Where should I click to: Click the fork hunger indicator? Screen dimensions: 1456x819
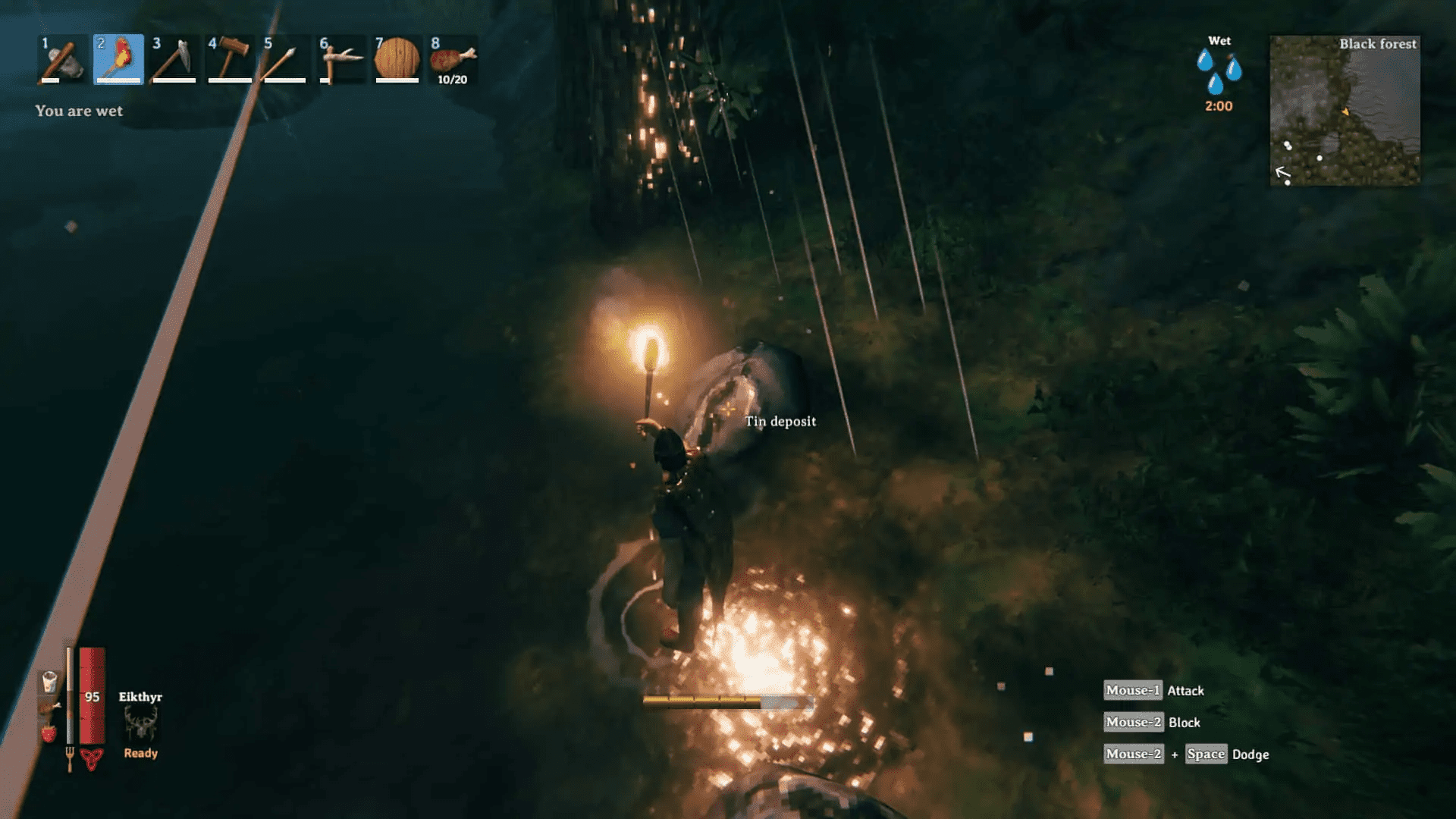[x=70, y=756]
